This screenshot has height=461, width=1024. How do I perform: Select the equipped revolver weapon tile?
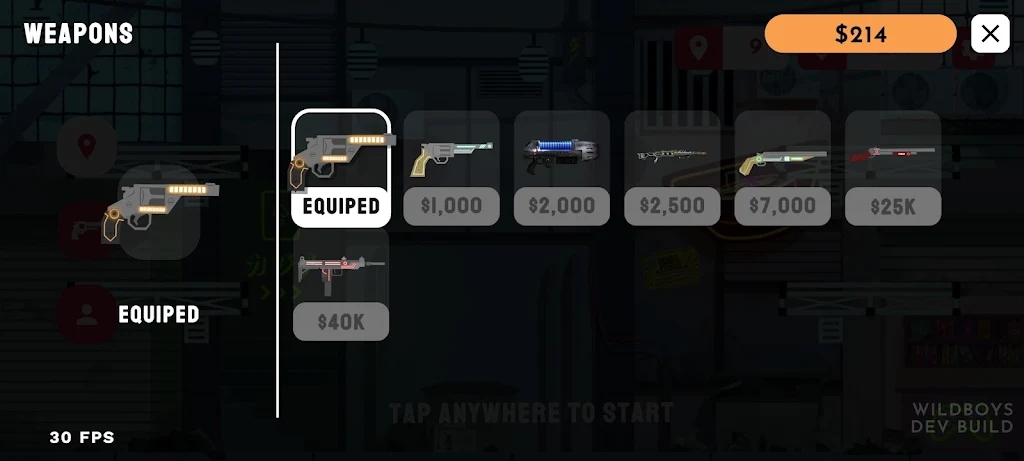coord(341,168)
